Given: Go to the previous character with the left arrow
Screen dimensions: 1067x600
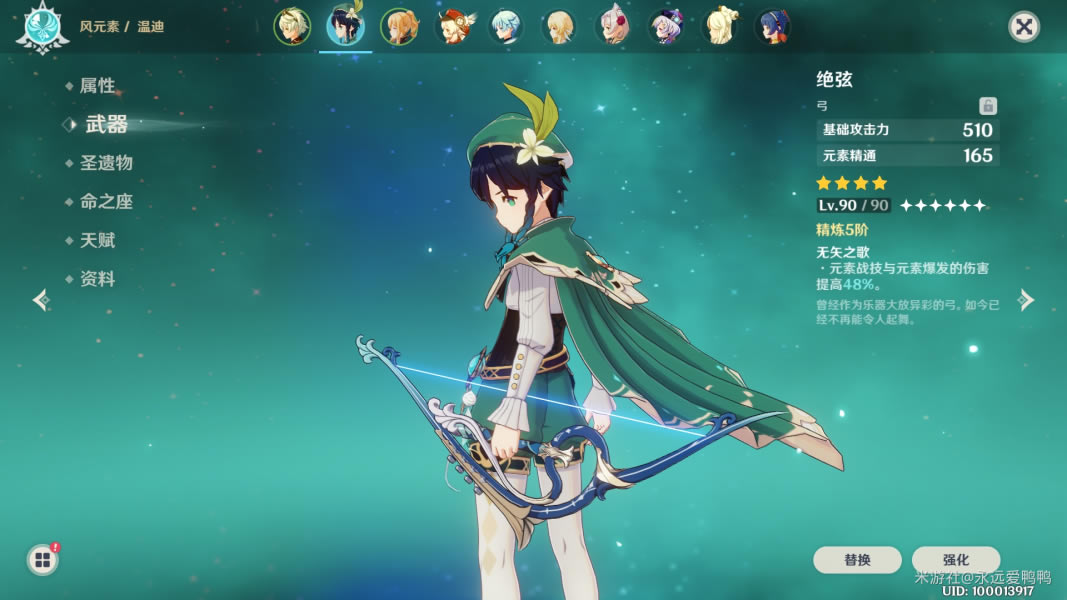Looking at the screenshot, I should [x=40, y=300].
